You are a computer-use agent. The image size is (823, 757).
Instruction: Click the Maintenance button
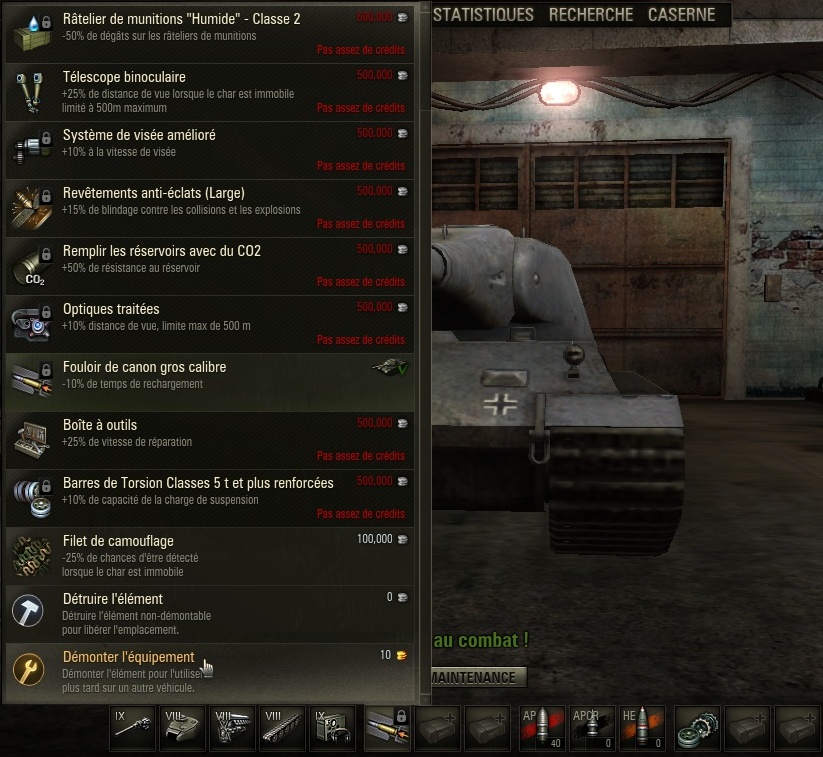coord(478,677)
